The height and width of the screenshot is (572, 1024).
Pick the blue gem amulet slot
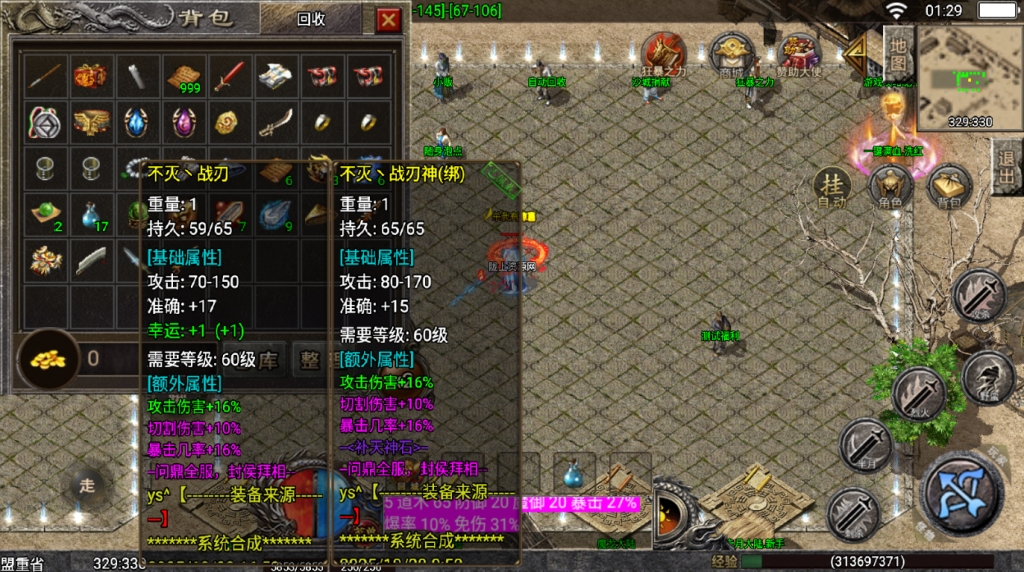[136, 122]
